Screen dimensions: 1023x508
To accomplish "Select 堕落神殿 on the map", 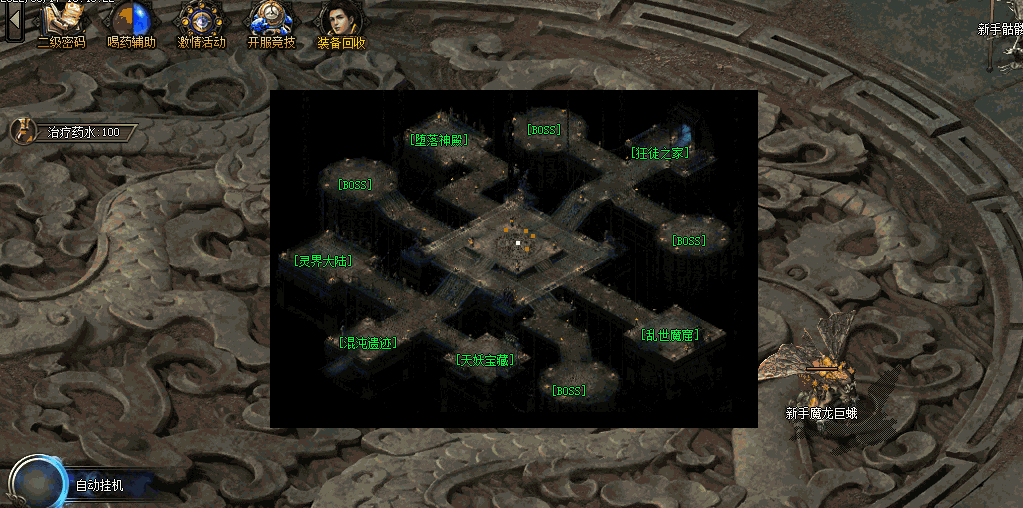I will [x=439, y=140].
